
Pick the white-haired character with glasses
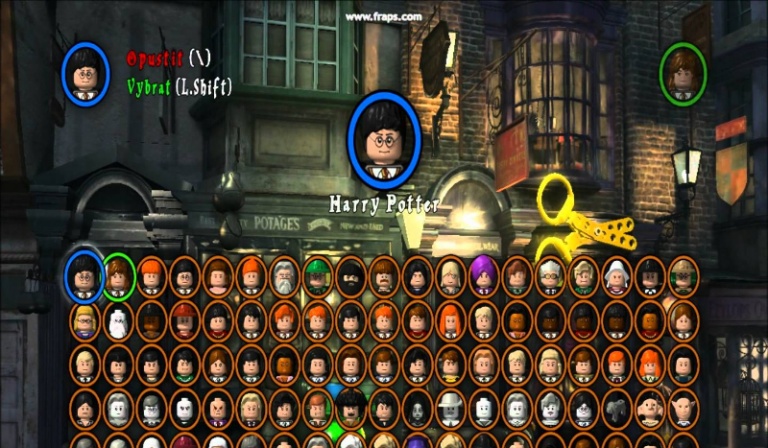tap(550, 276)
